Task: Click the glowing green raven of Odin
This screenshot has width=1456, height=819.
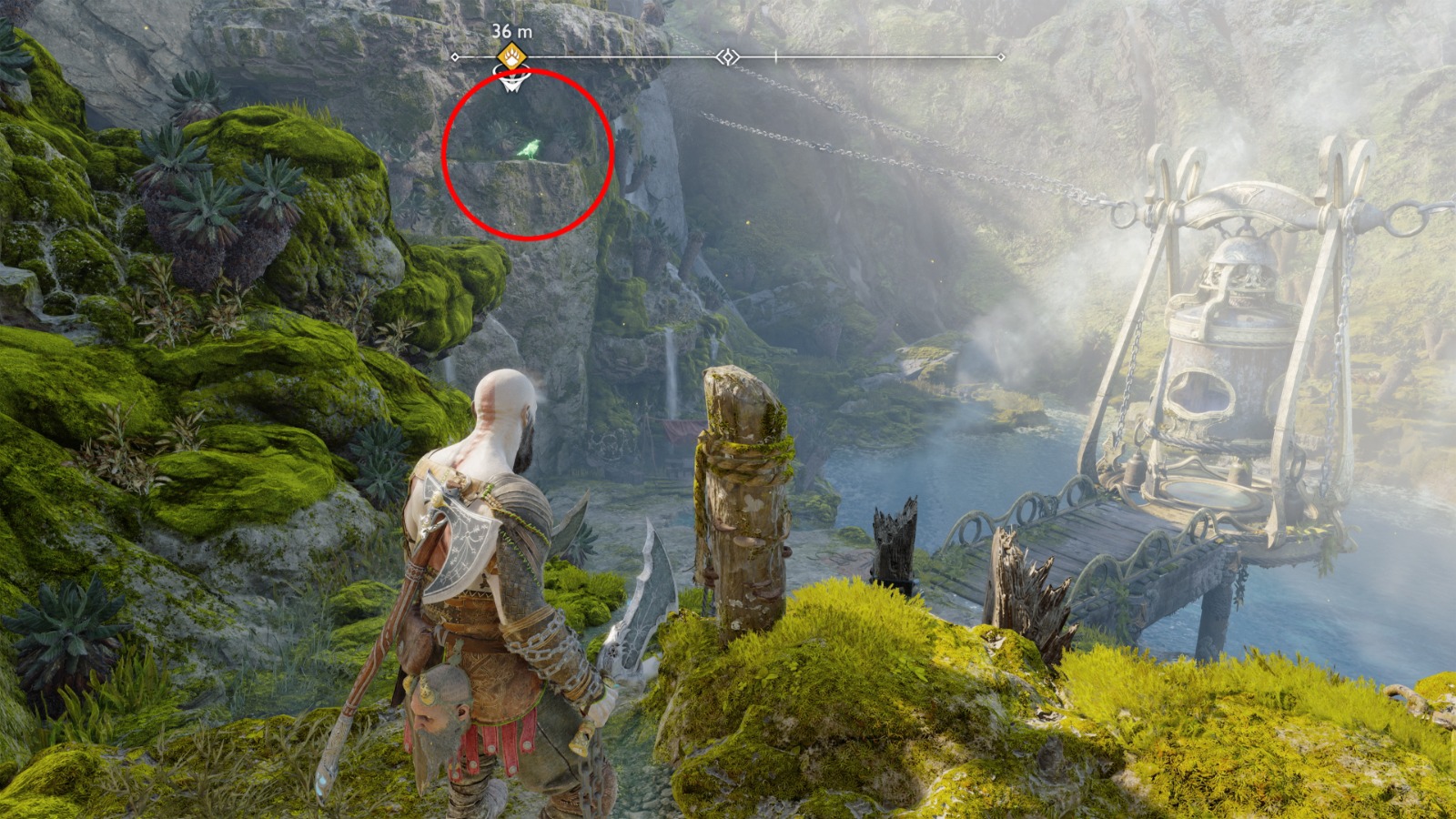Action: [531, 150]
